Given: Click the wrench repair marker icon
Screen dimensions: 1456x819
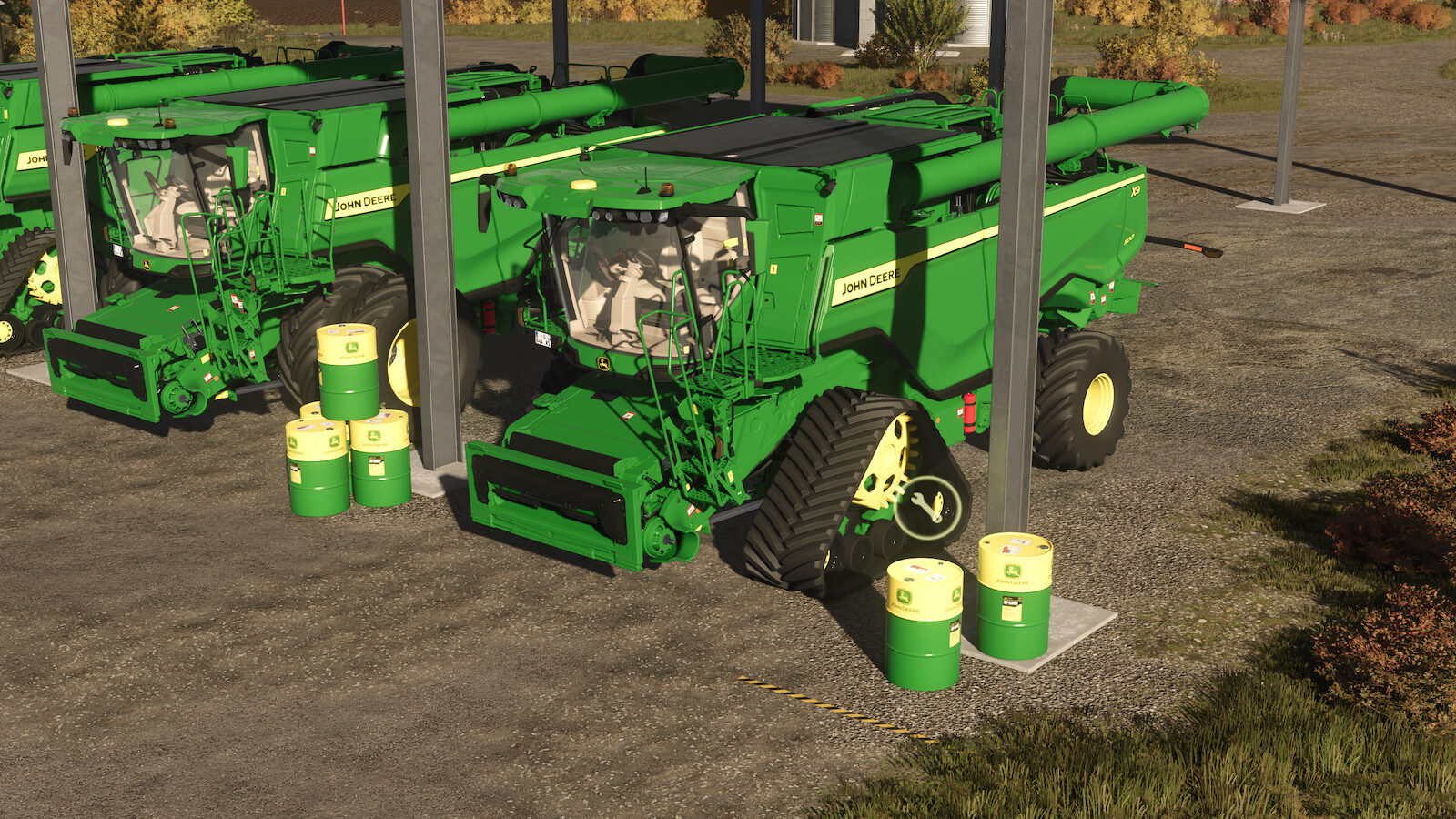Looking at the screenshot, I should [x=927, y=507].
